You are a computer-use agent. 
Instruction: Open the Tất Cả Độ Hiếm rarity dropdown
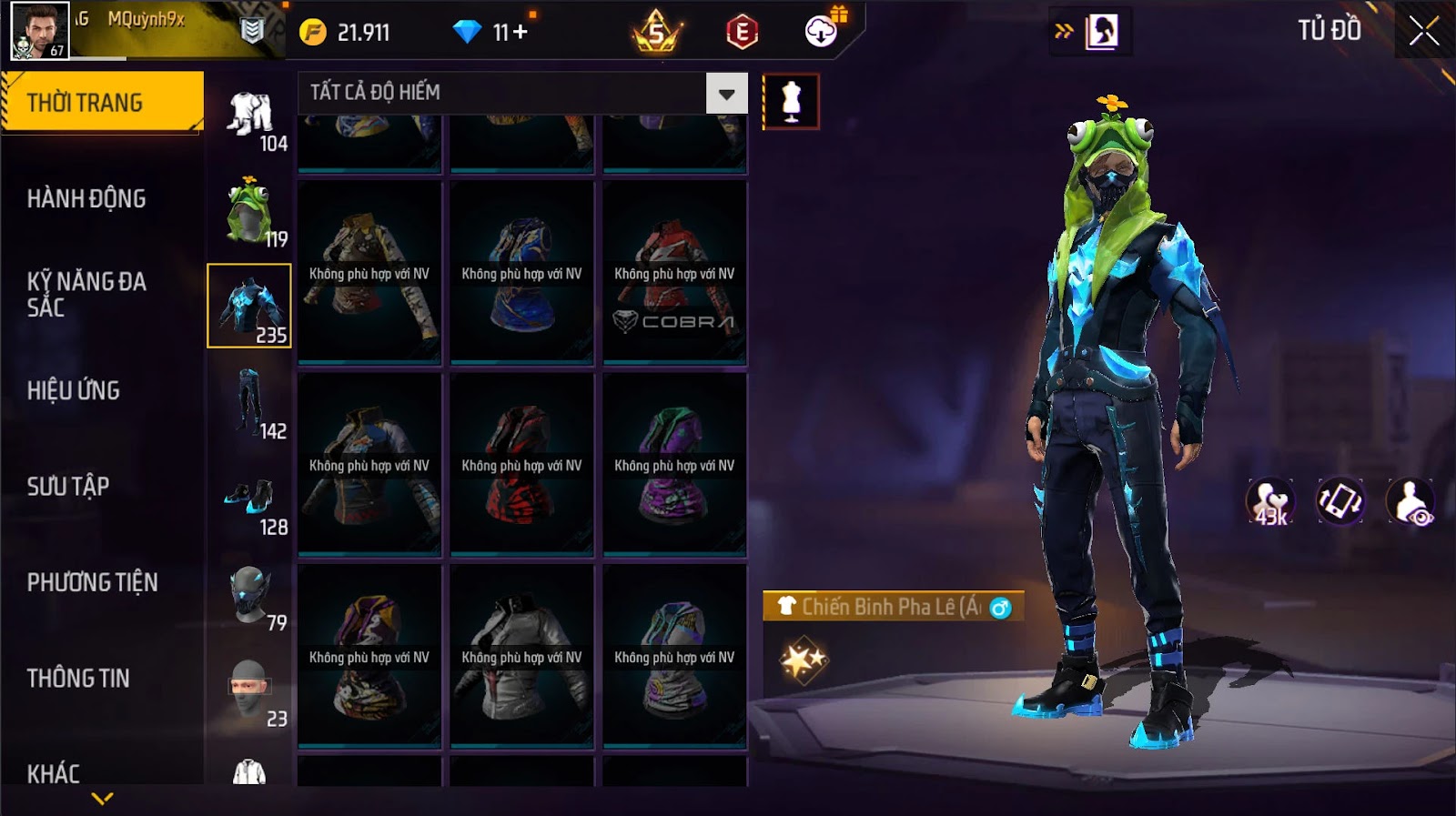(x=726, y=93)
